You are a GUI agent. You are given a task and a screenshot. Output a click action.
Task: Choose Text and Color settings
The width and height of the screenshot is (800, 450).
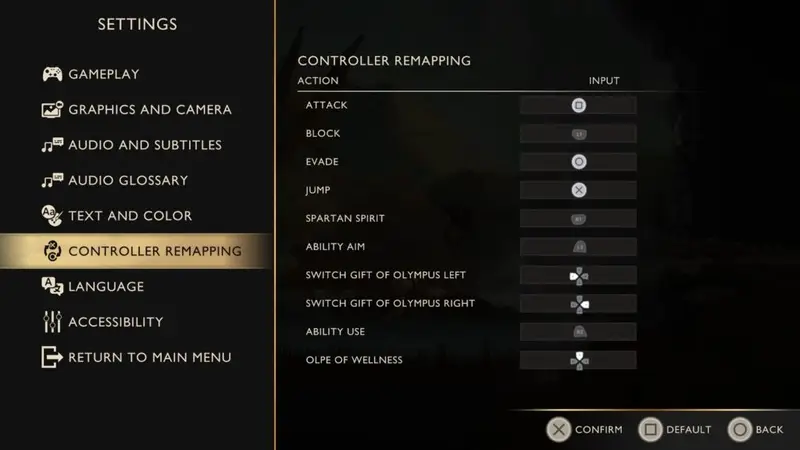point(129,216)
